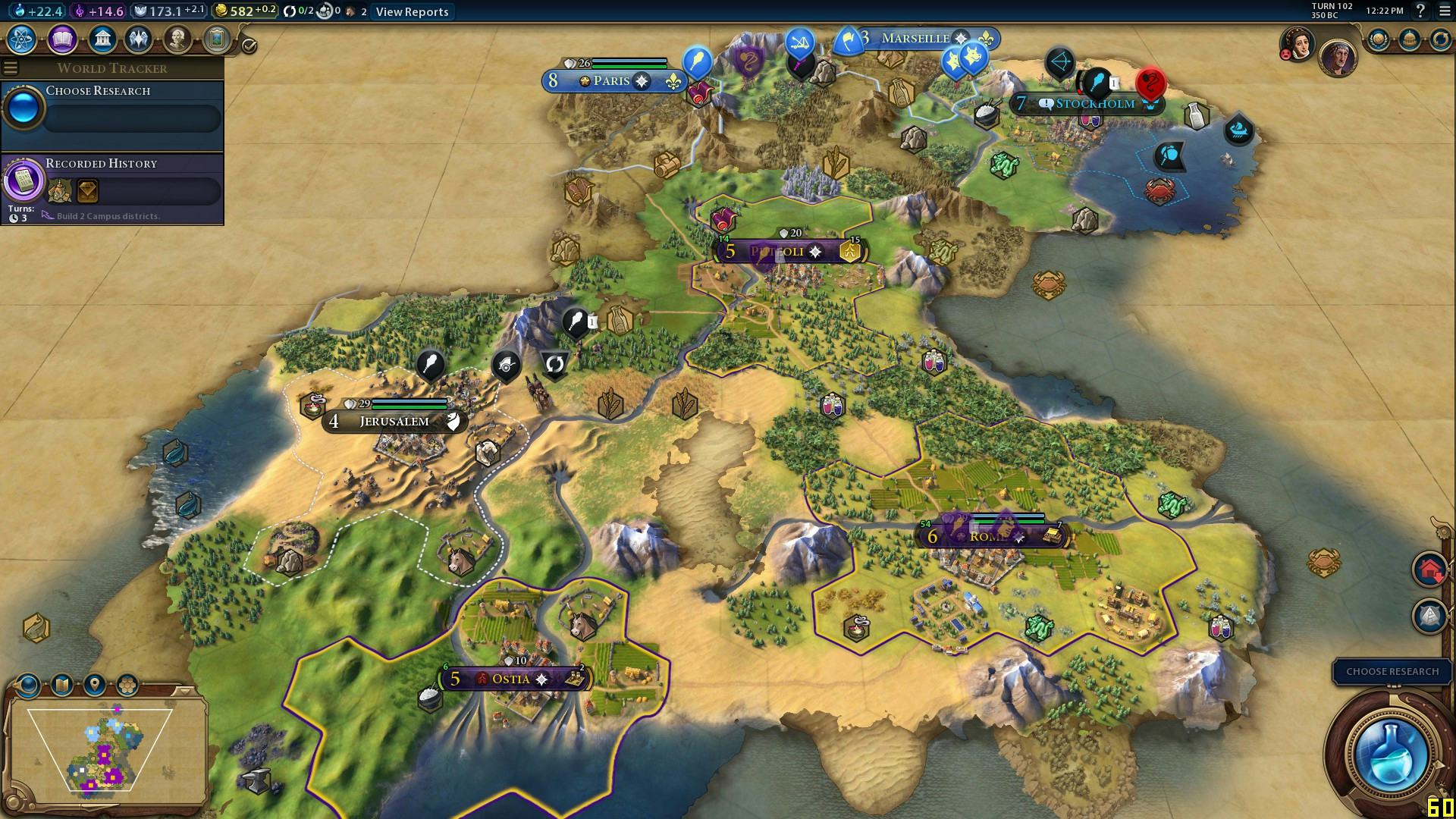
Task: Open the civics tree book icon
Action: coord(62,39)
